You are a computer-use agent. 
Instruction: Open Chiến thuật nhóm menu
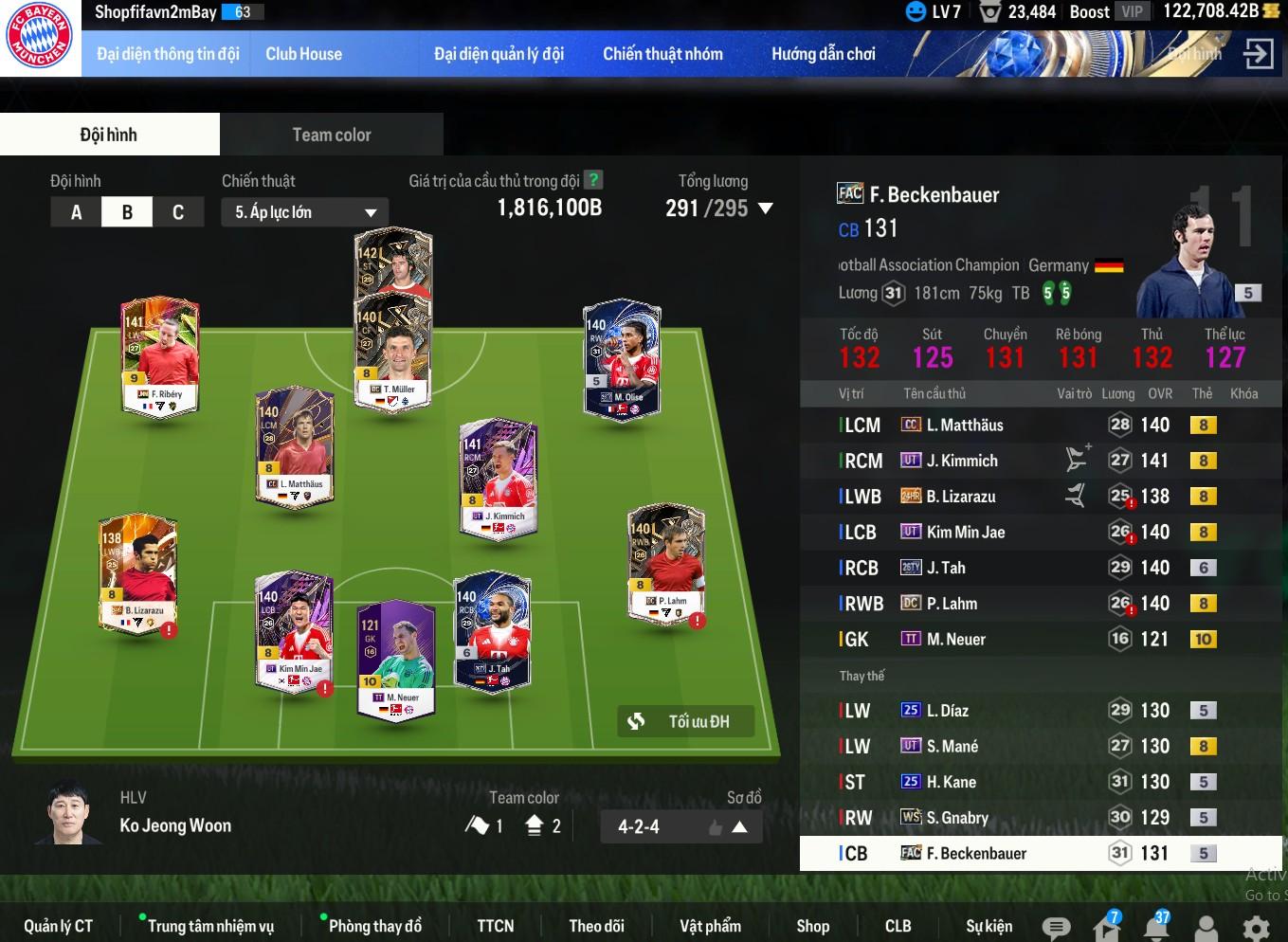click(662, 54)
